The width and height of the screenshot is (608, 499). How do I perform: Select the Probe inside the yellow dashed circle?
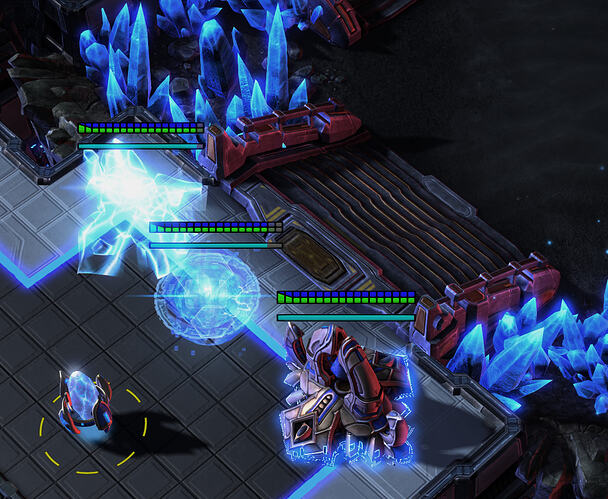(x=83, y=401)
